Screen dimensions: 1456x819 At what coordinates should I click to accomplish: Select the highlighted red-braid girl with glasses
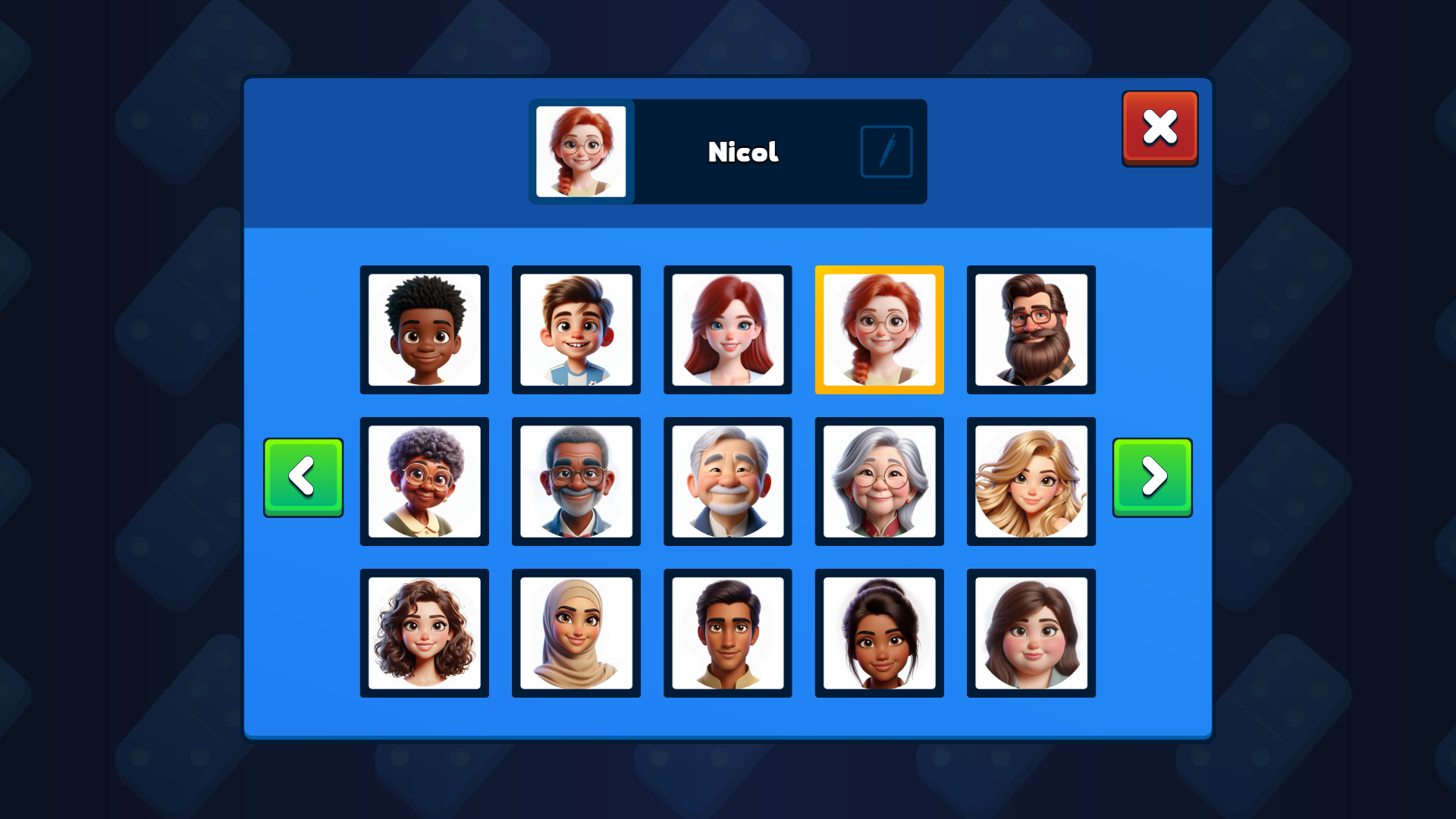click(880, 330)
